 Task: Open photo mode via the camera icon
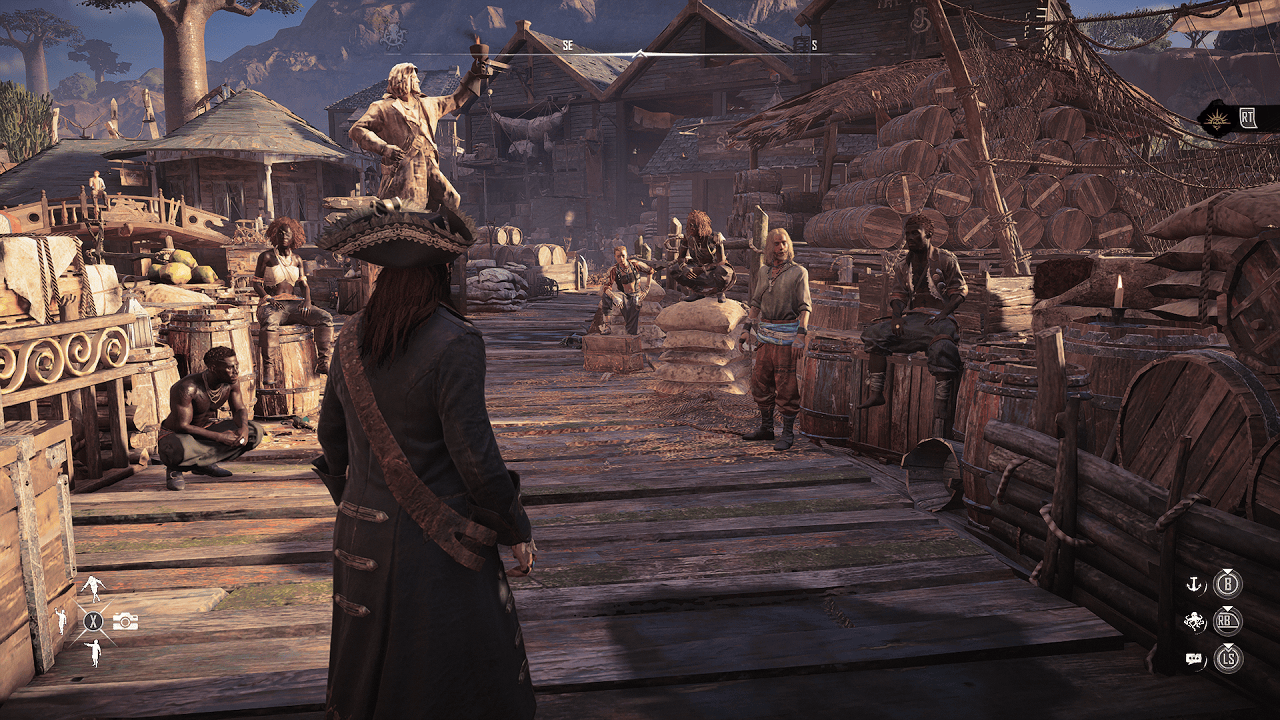pos(125,621)
